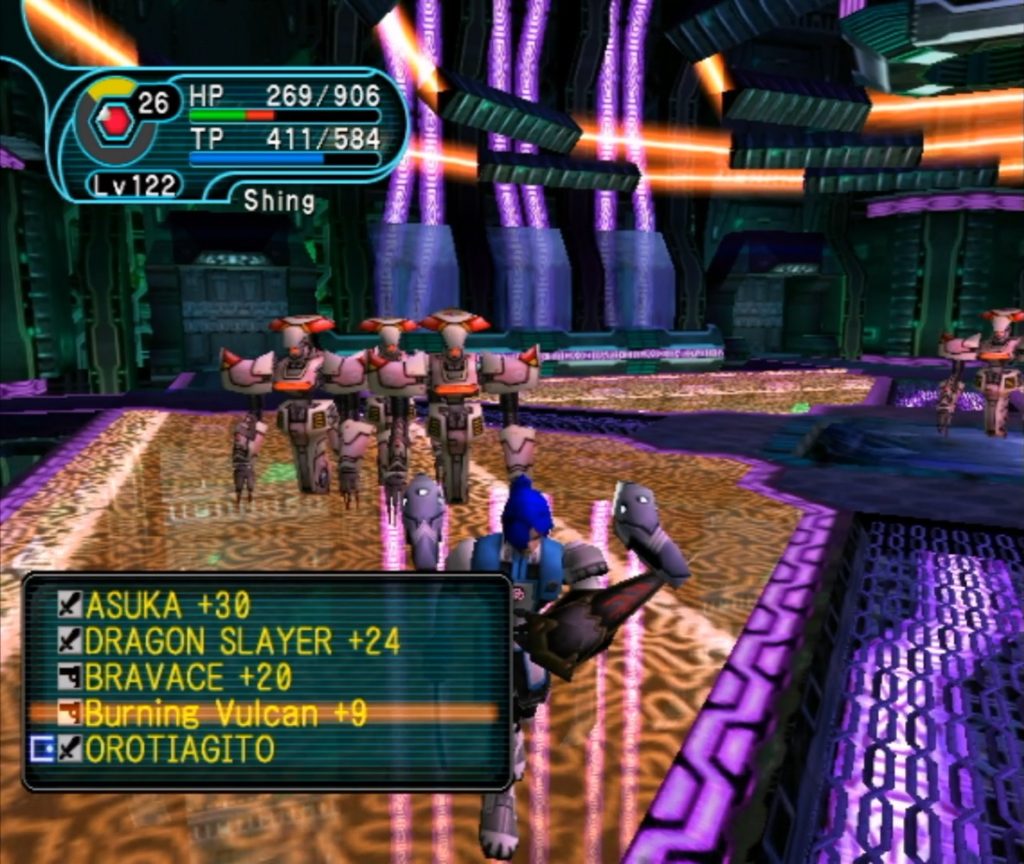The image size is (1024, 864).
Task: Pick the highlighted Burning Vulcan +9
Action: (225, 713)
